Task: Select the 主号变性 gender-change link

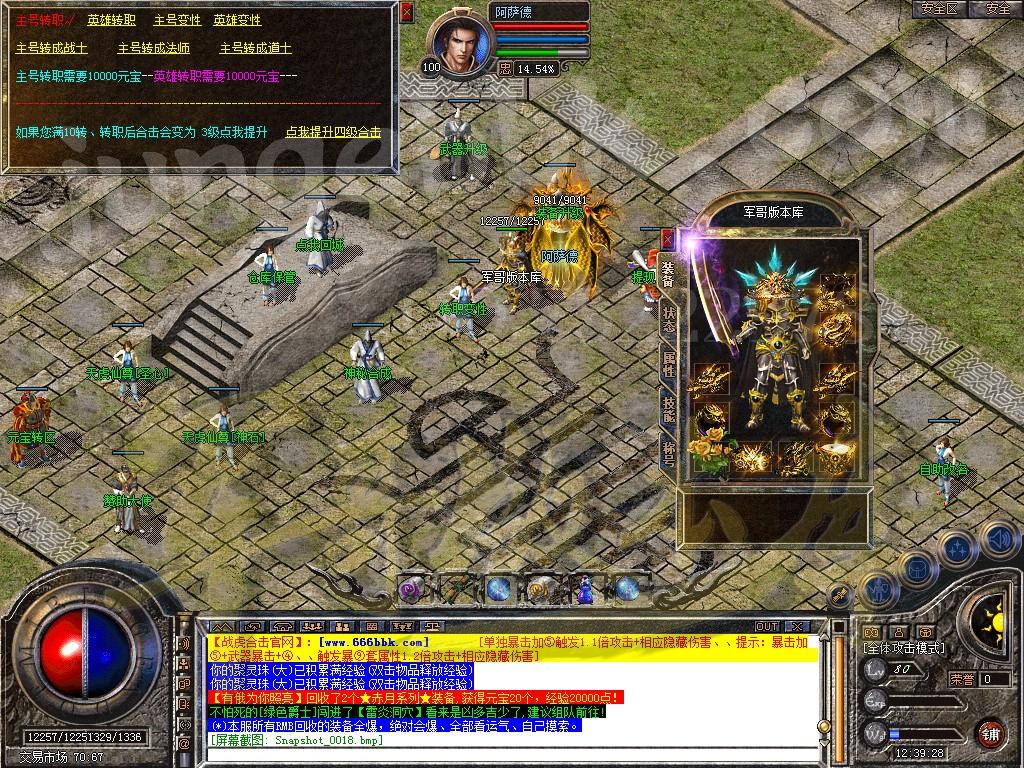Action: tap(177, 20)
